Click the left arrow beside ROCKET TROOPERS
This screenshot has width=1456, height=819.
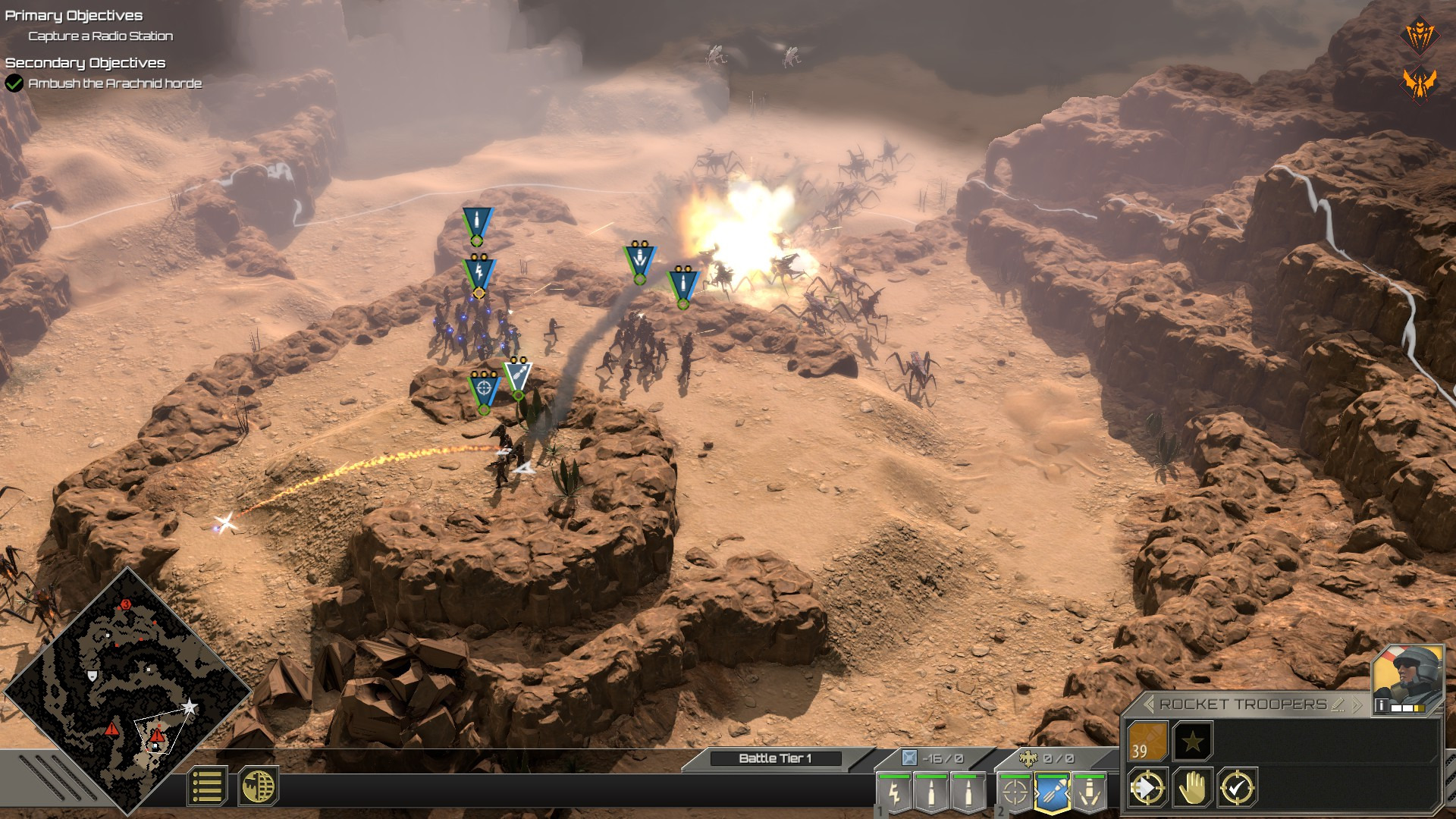(x=1148, y=704)
